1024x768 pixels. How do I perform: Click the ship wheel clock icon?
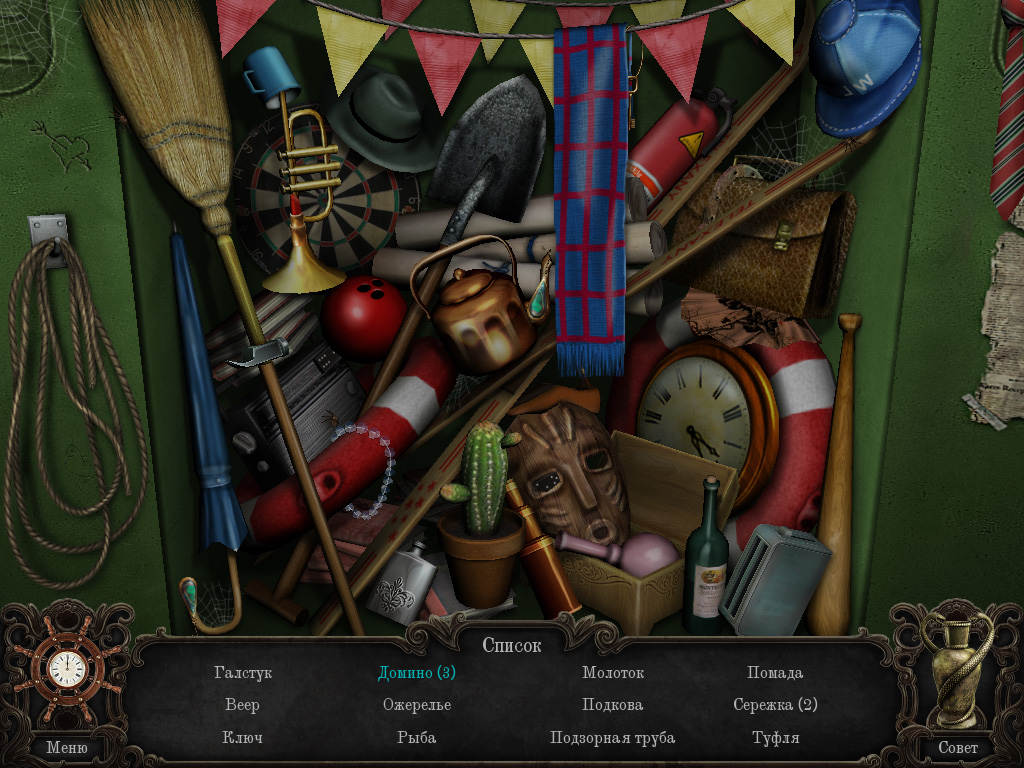pos(67,668)
